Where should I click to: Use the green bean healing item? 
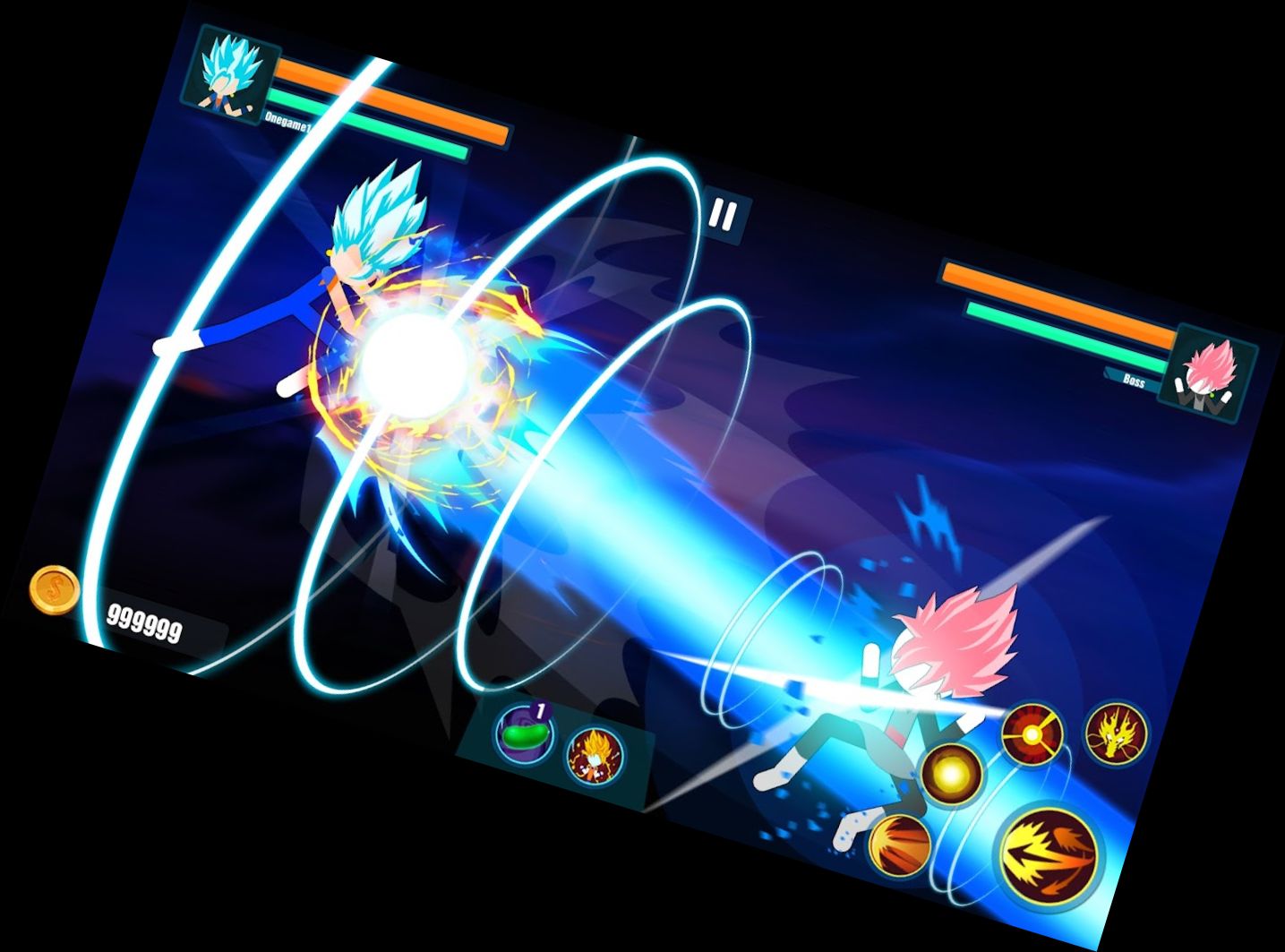523,734
